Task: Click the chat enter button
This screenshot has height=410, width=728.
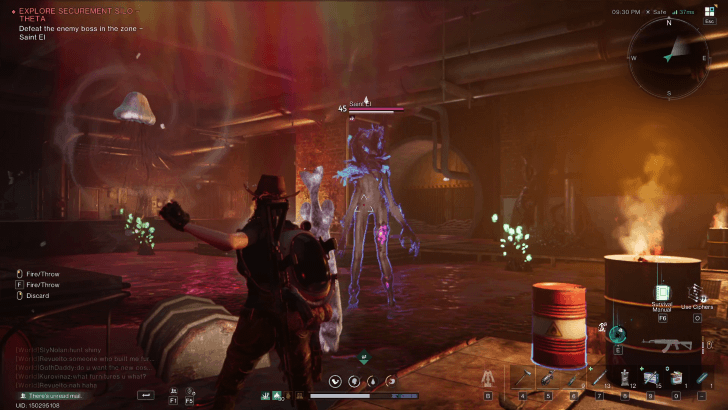Action: (x=146, y=396)
